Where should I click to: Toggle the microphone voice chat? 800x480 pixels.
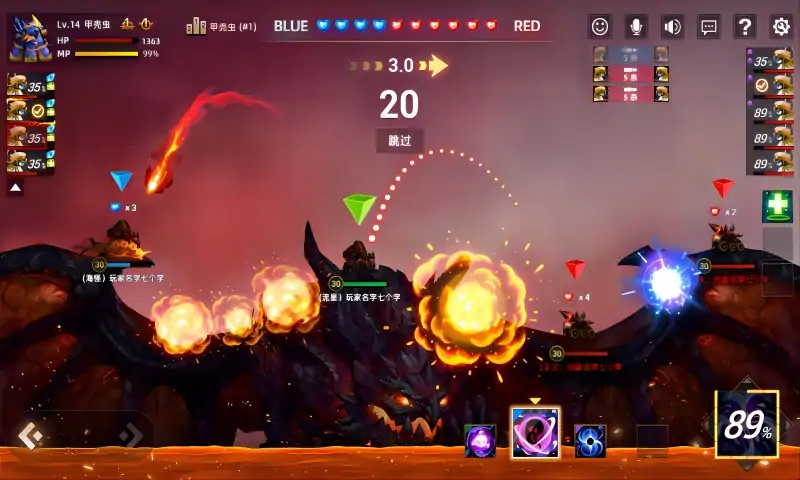coord(636,27)
